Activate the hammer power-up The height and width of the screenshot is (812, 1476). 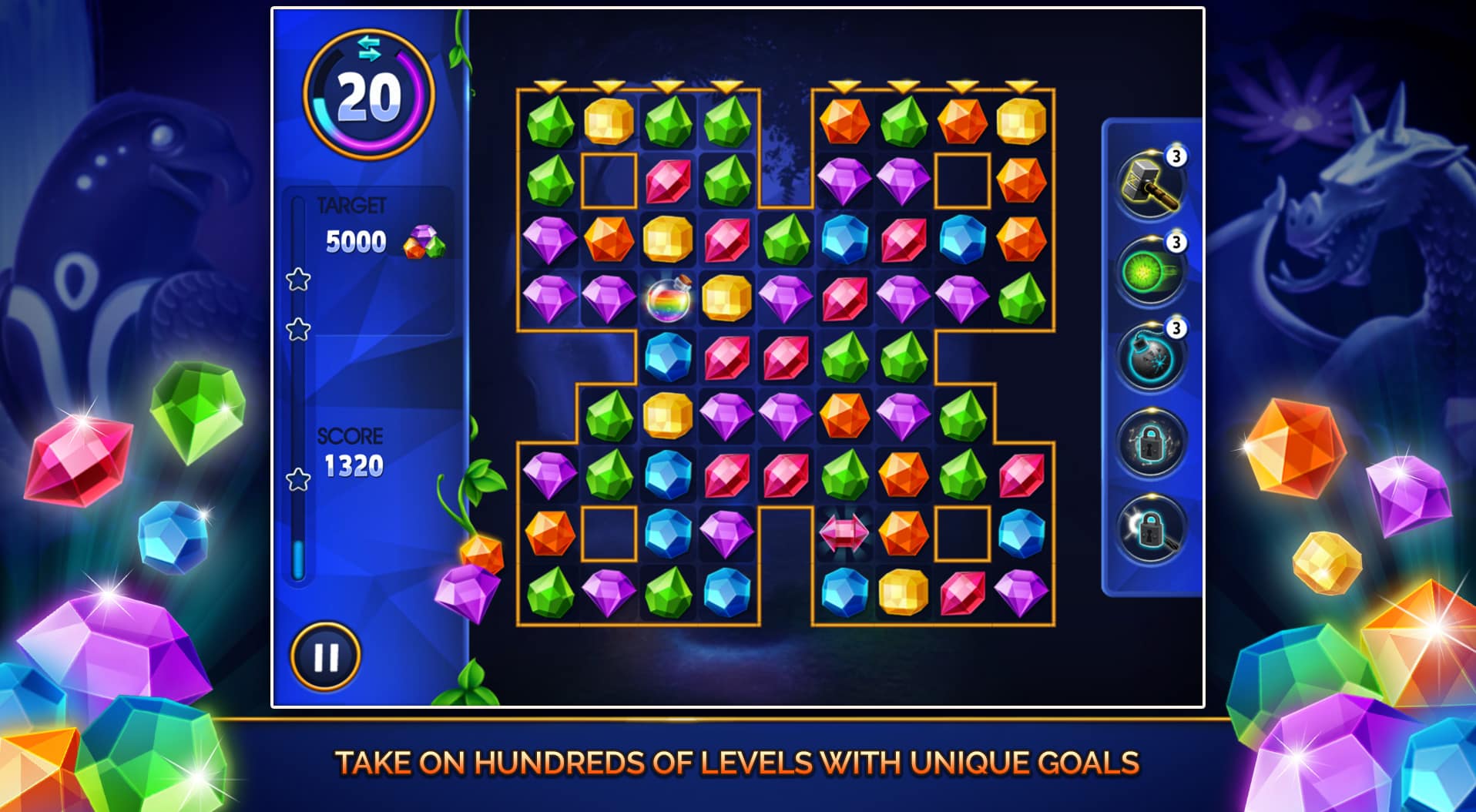pos(1149,185)
